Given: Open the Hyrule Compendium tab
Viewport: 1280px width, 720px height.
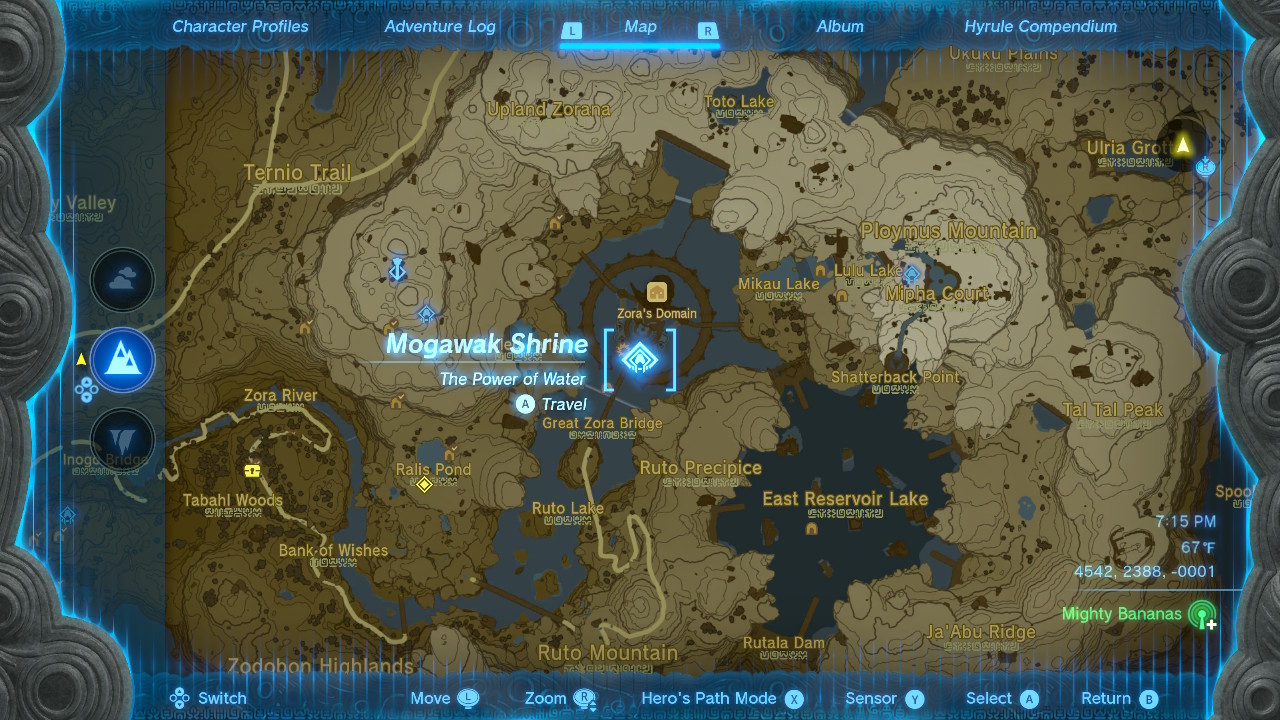Looking at the screenshot, I should pyautogui.click(x=1043, y=26).
